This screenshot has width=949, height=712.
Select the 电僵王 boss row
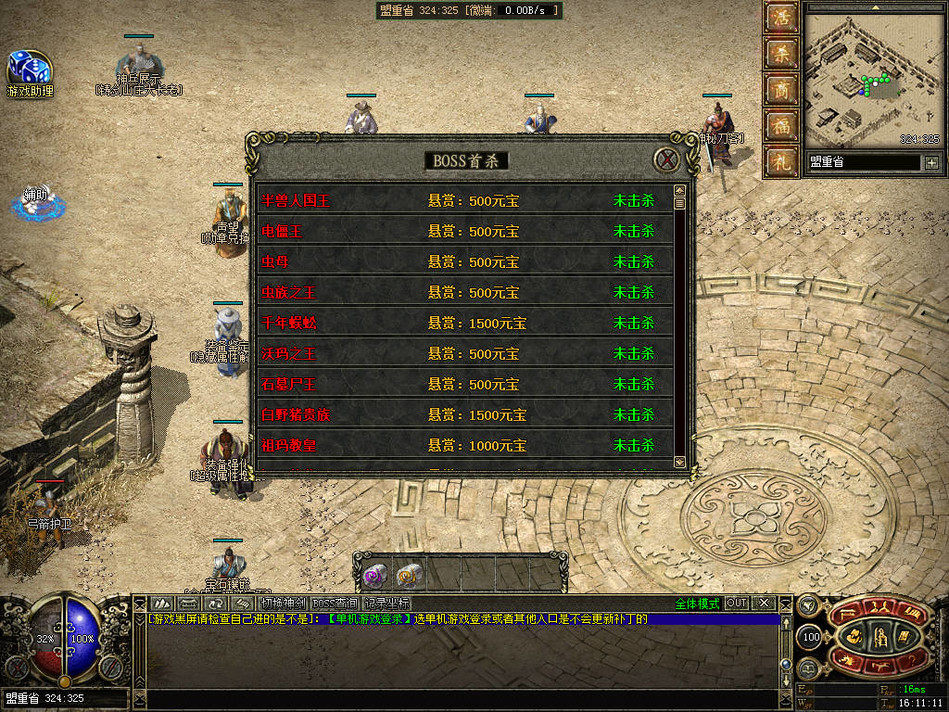coord(465,232)
